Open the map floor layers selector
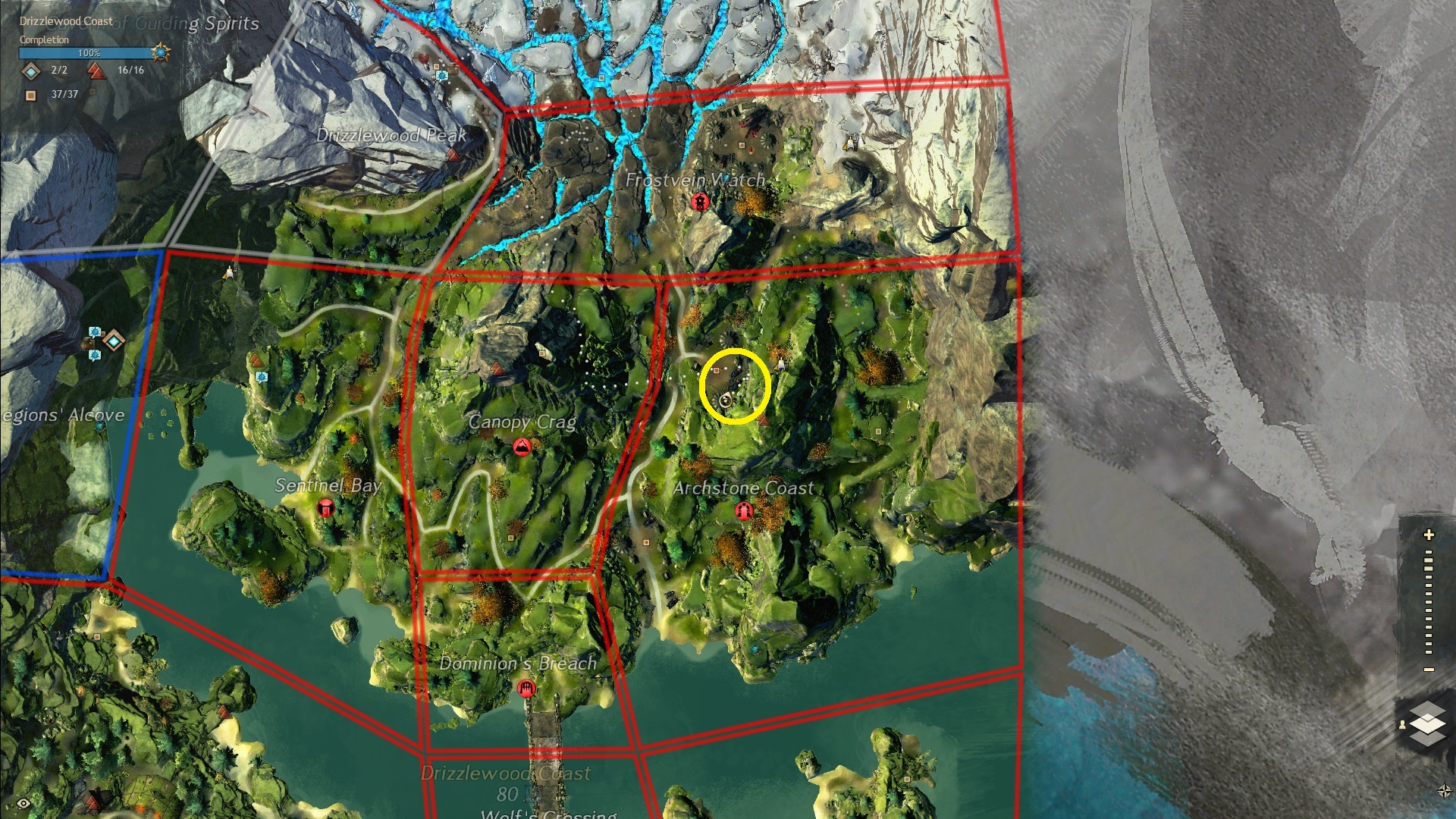The width and height of the screenshot is (1456, 819). click(1428, 723)
